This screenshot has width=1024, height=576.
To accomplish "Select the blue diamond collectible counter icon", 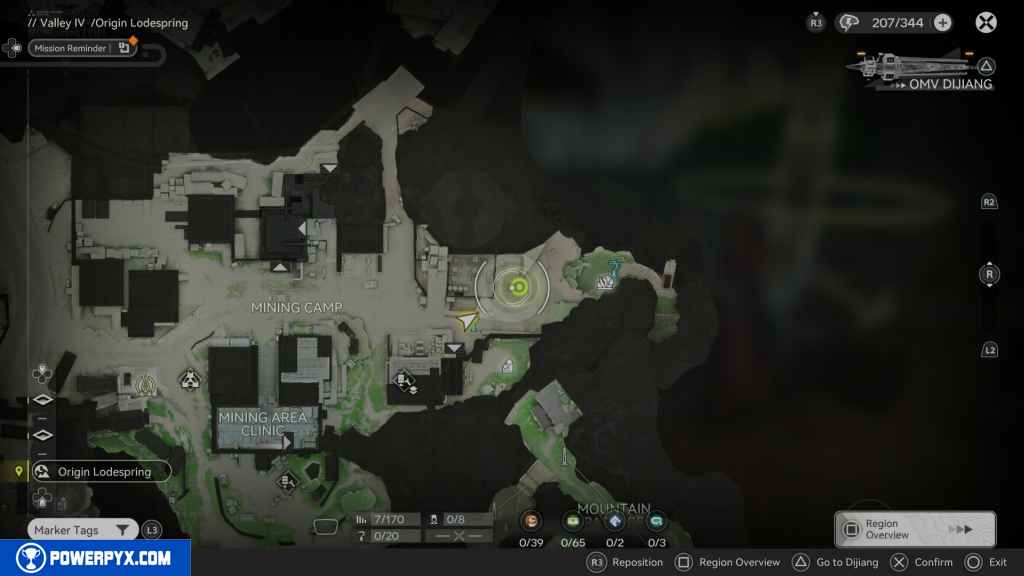I will [x=615, y=521].
